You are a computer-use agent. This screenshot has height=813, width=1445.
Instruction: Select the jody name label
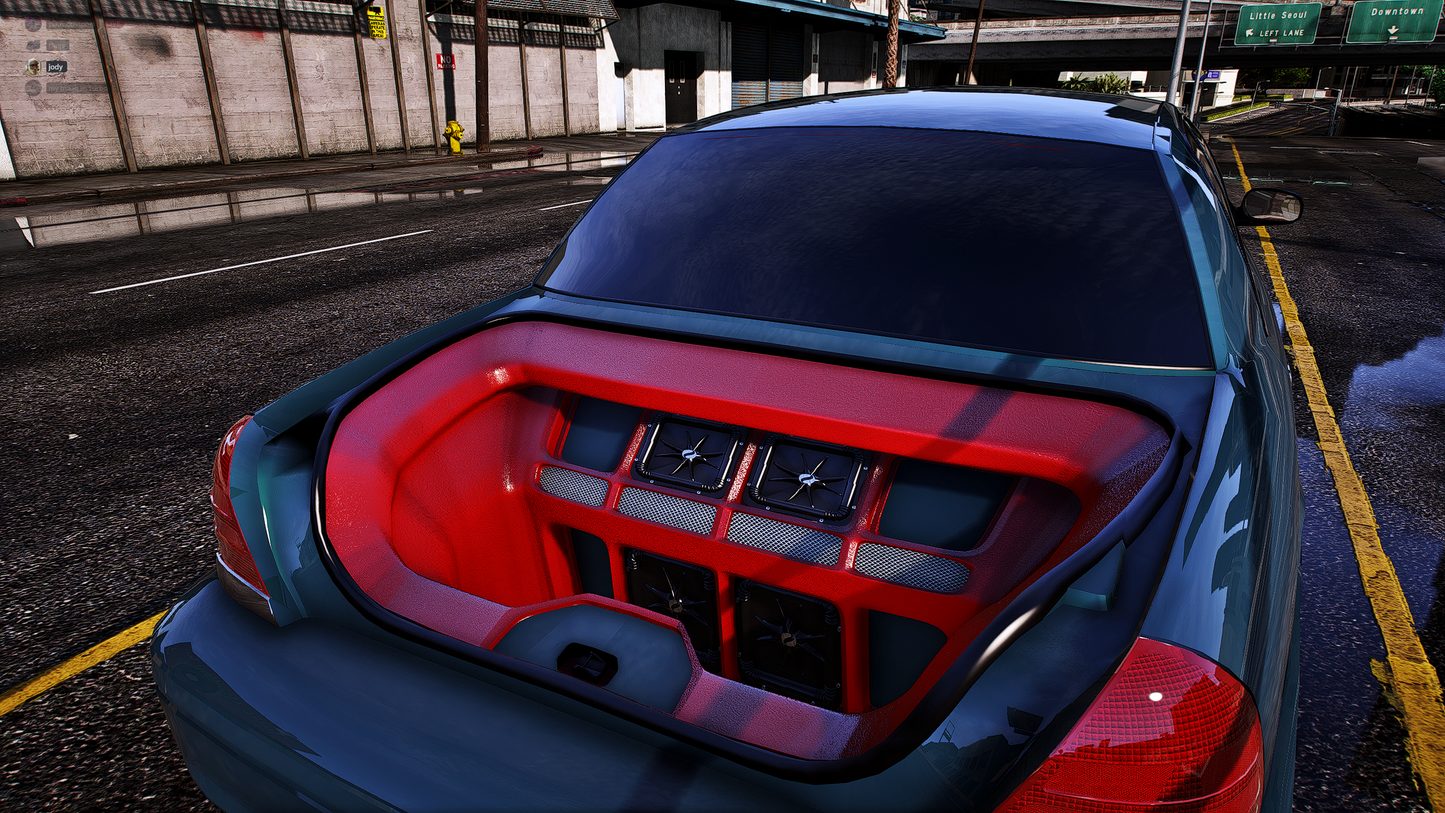tap(56, 67)
